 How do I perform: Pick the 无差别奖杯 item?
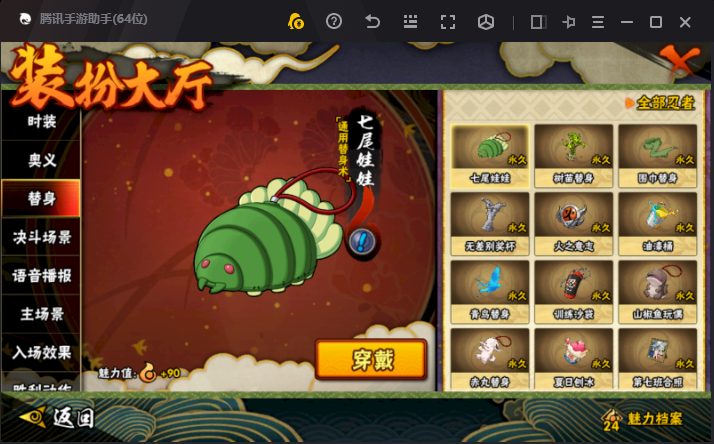coord(491,221)
